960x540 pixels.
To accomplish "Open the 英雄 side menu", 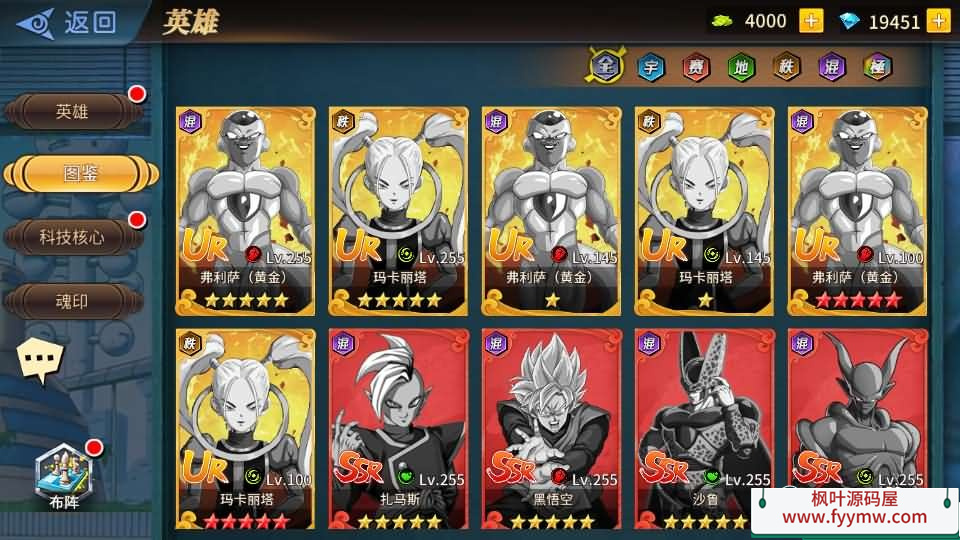I will 72,112.
